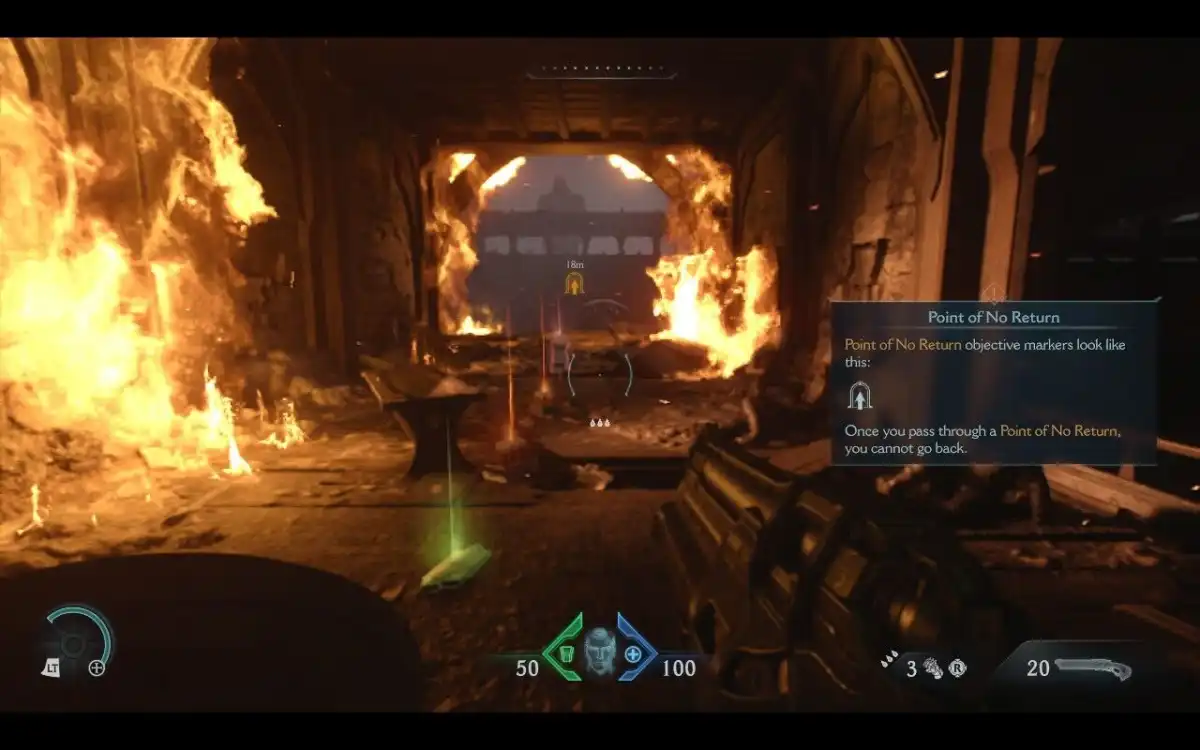Click the compass strip at top
The width and height of the screenshot is (1200, 750).
point(601,73)
